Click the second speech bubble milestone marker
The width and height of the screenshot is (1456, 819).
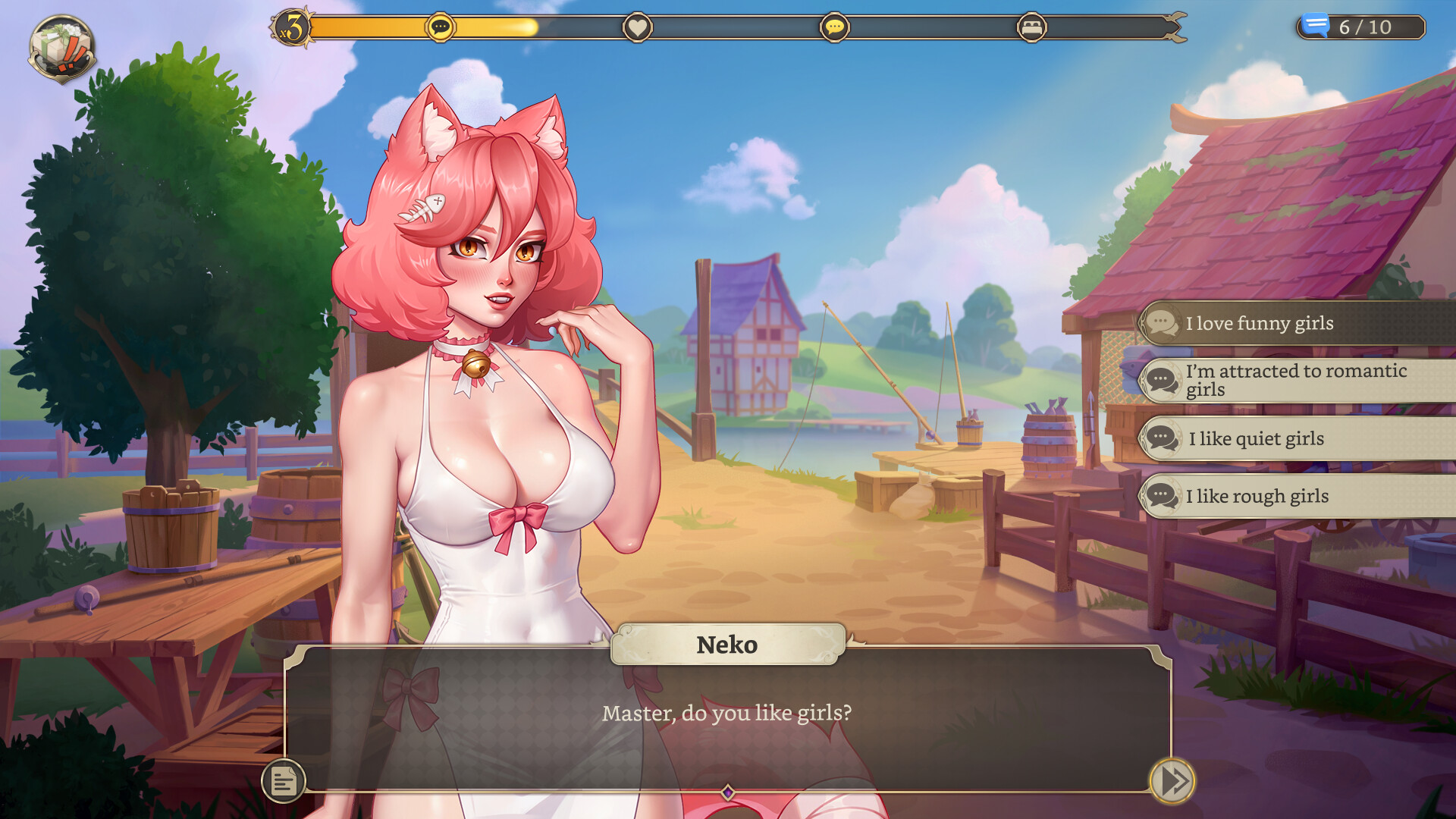(x=836, y=27)
